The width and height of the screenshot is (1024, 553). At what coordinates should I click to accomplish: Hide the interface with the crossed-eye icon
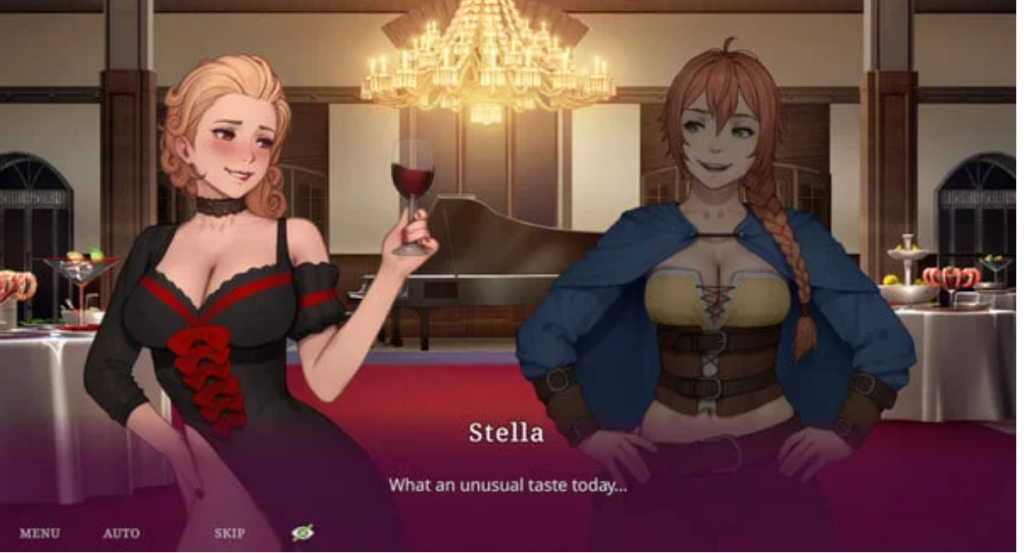pos(302,533)
